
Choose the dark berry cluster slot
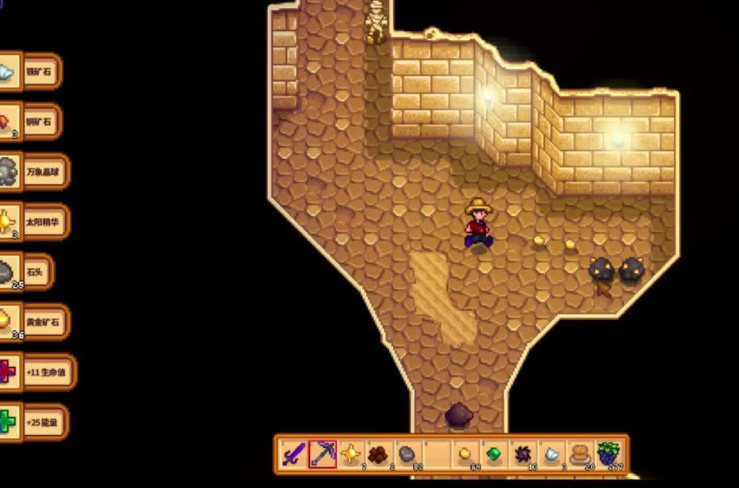[608, 454]
